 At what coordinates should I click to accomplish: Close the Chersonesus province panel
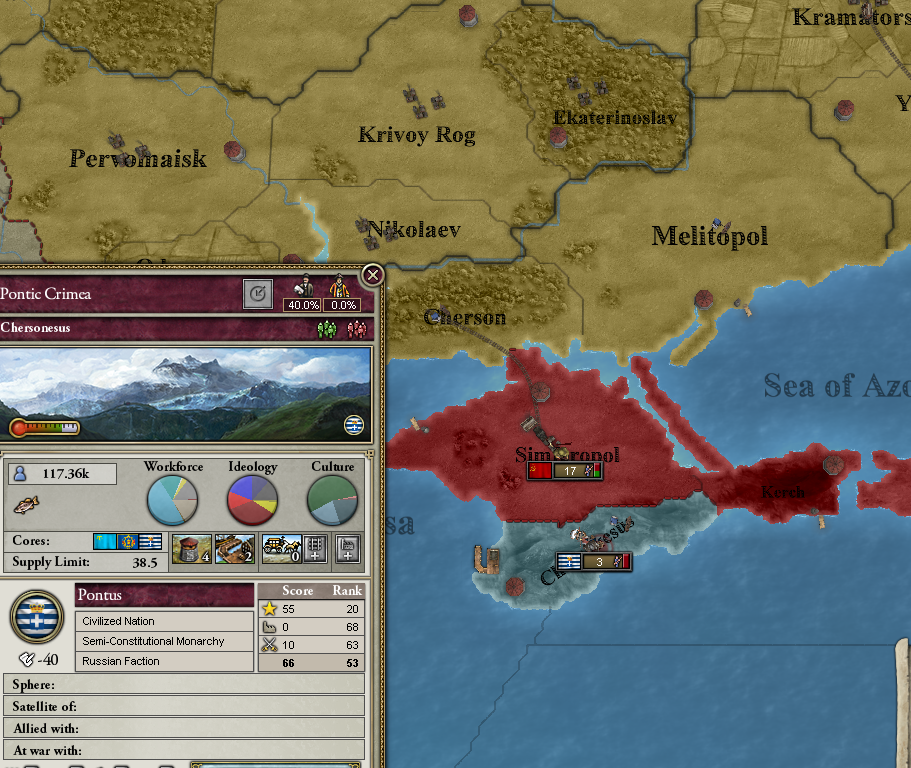pos(372,275)
